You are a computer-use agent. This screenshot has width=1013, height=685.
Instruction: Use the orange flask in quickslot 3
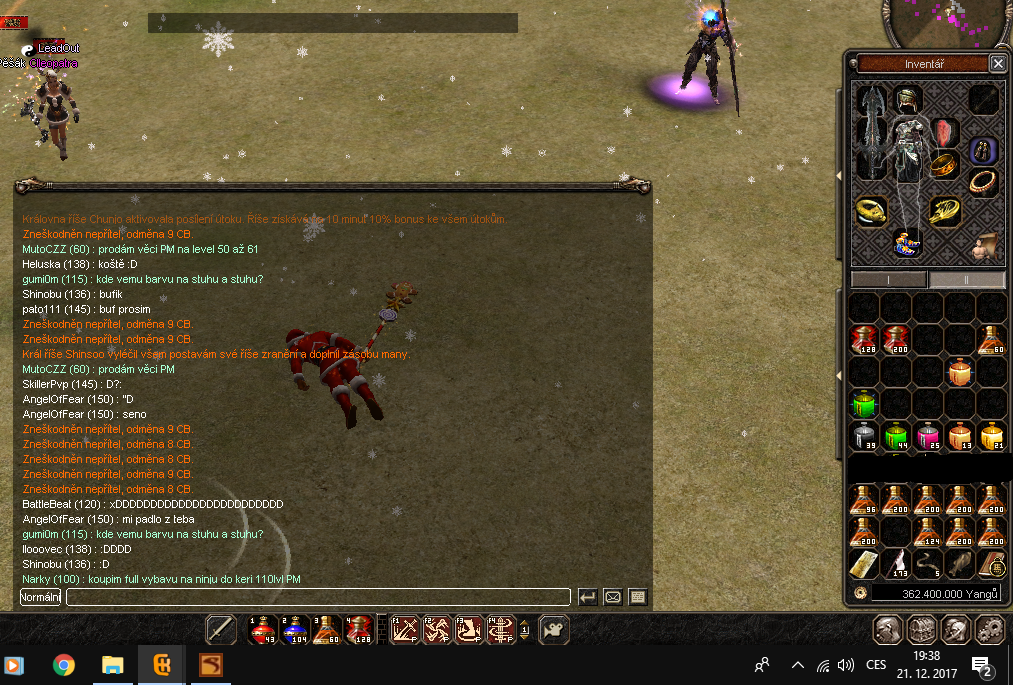[327, 629]
